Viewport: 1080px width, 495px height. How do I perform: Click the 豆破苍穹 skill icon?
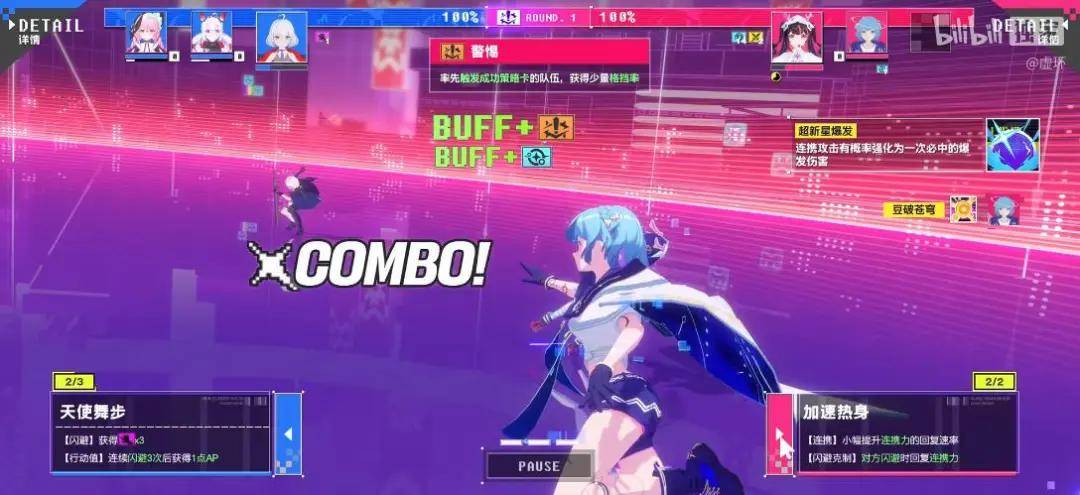[x=963, y=209]
